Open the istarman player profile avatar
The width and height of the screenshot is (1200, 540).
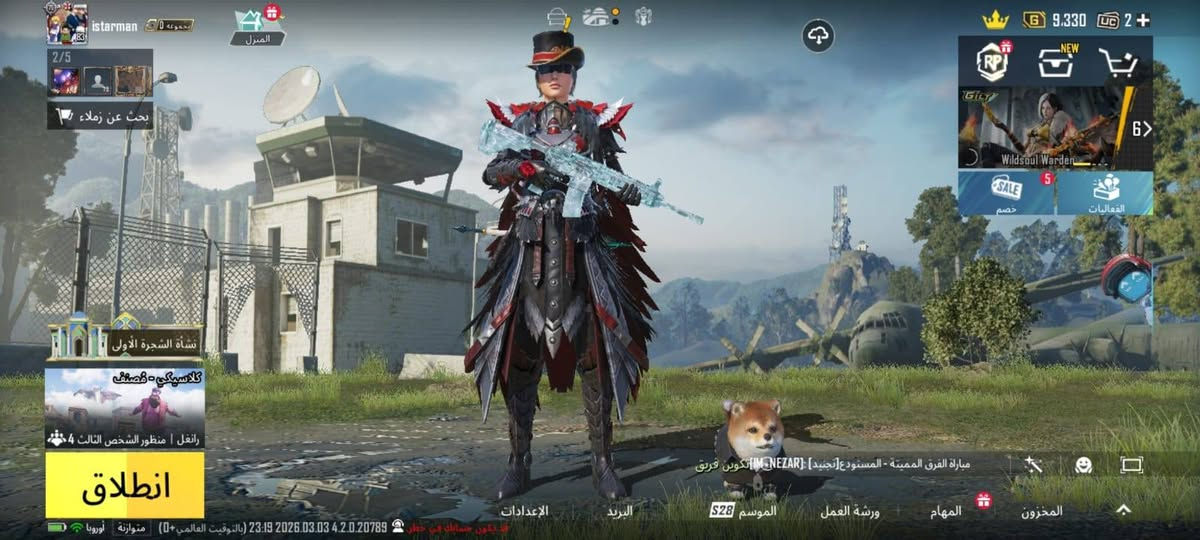pyautogui.click(x=67, y=23)
